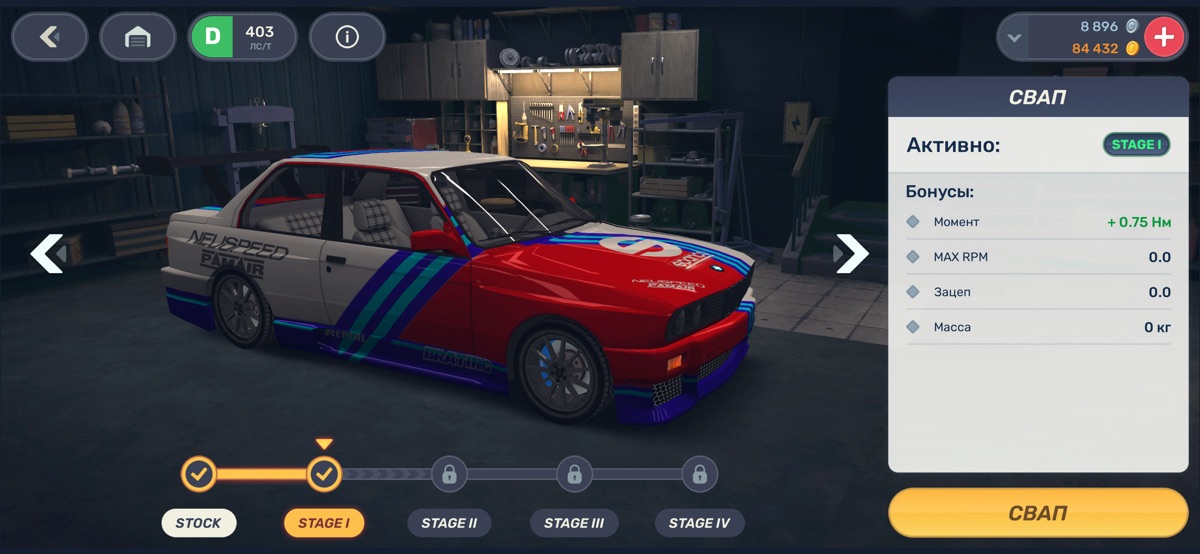Select the locked STAGE II label

point(449,523)
